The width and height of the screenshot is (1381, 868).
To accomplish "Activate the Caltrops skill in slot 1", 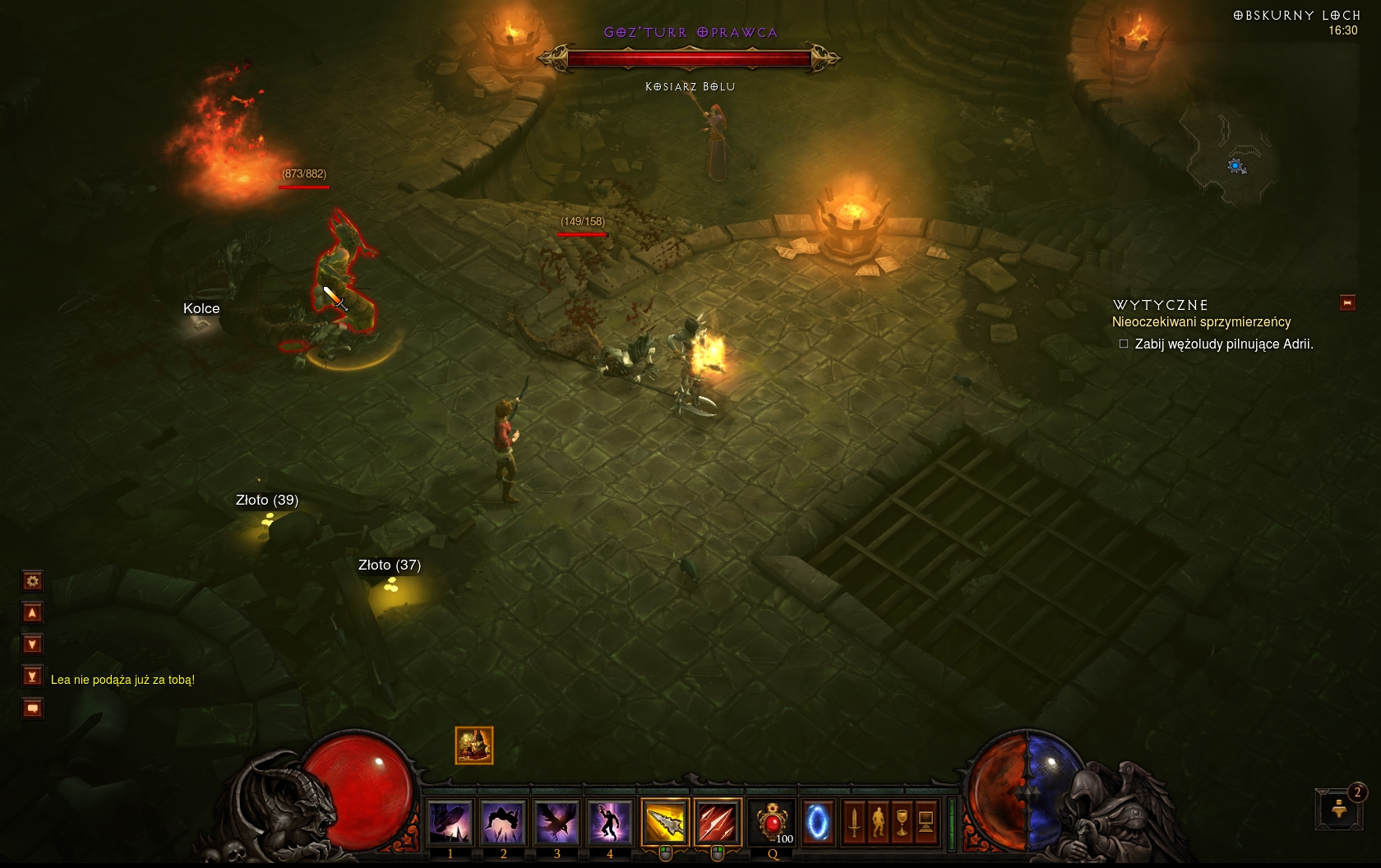I will [x=450, y=822].
